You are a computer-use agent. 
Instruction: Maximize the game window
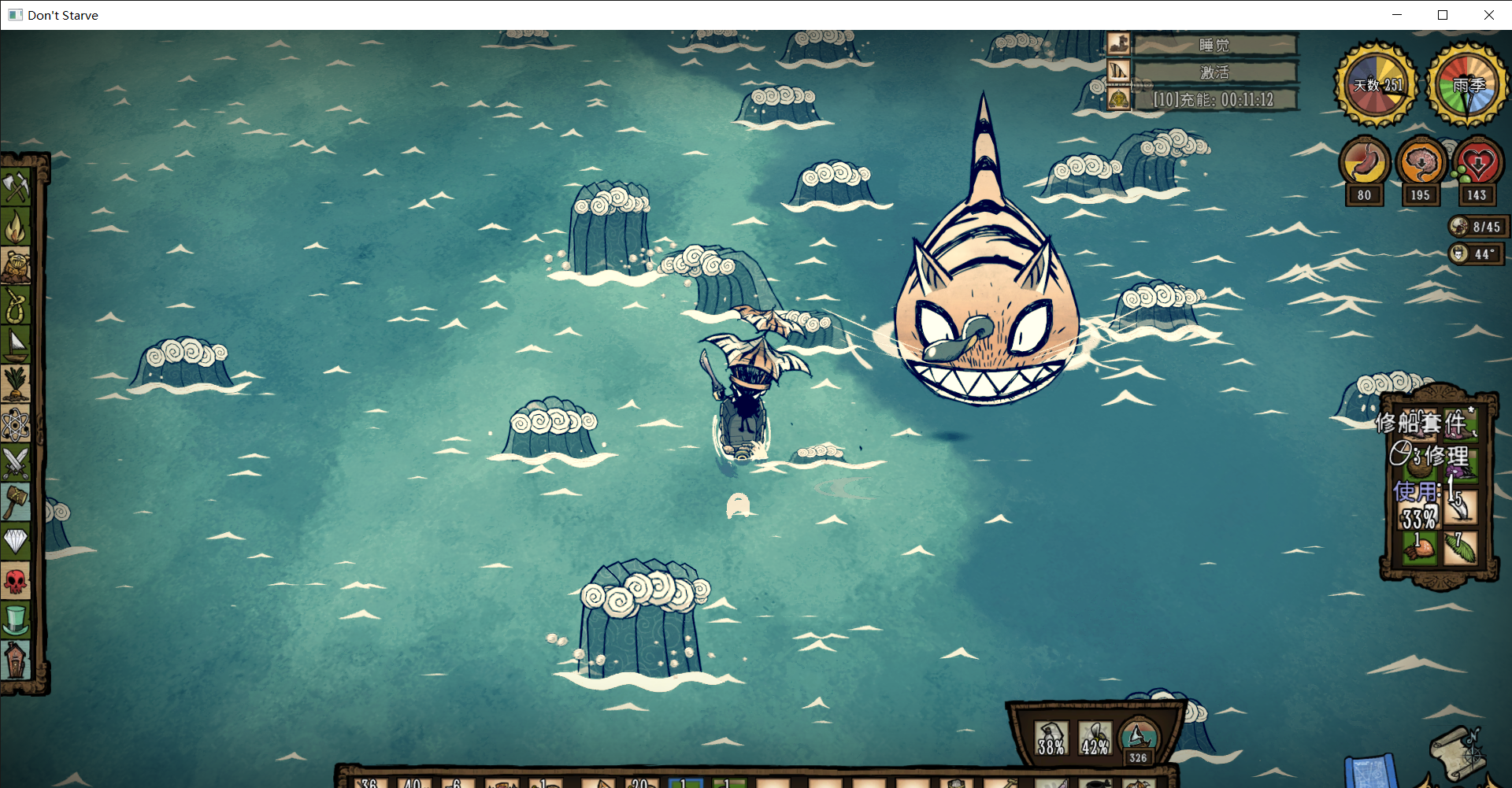(1443, 15)
